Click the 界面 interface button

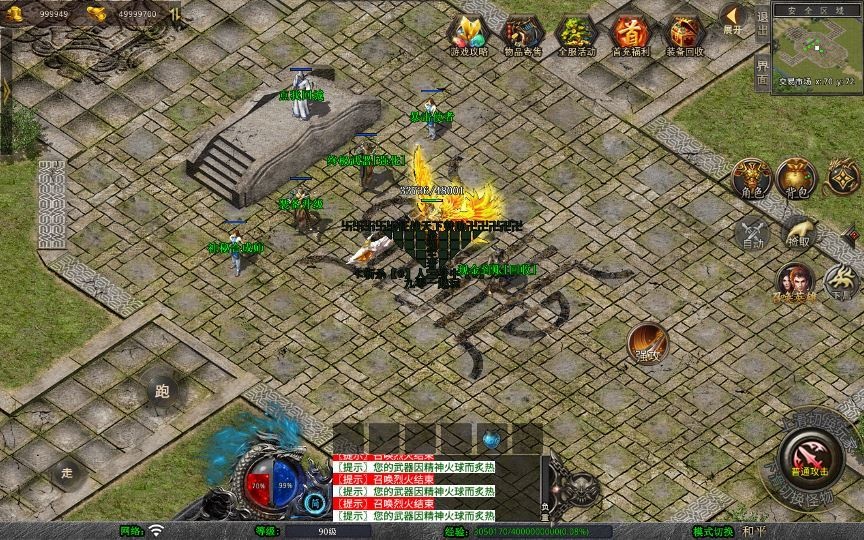pyautogui.click(x=763, y=72)
